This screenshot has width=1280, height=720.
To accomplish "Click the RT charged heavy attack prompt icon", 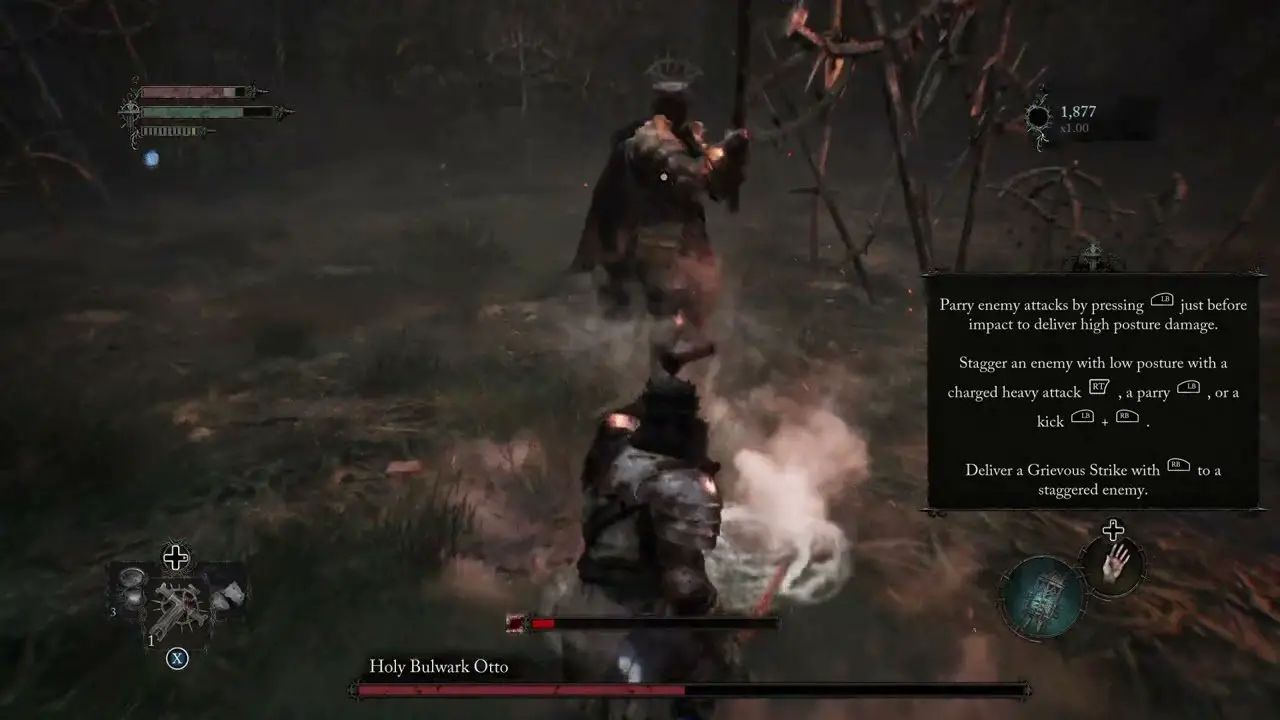I will tap(1099, 387).
